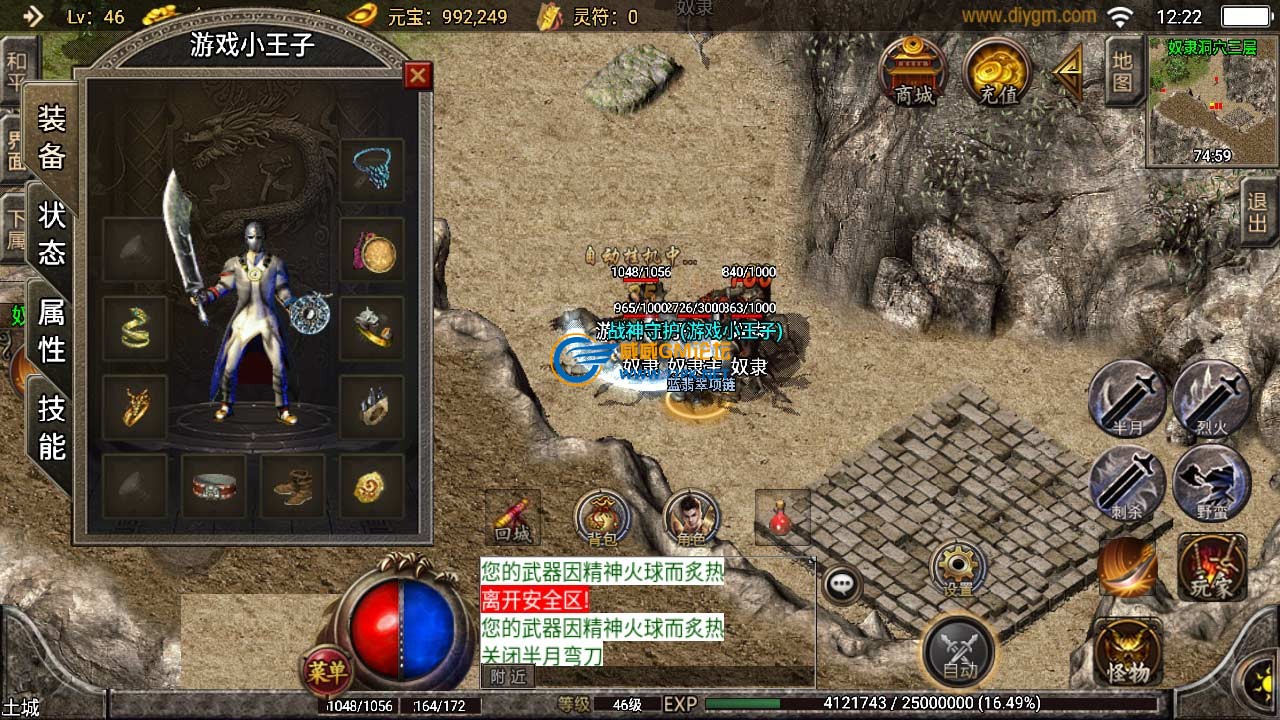This screenshot has width=1280, height=720.
Task: Use the 回城 return scroll
Action: click(x=513, y=518)
